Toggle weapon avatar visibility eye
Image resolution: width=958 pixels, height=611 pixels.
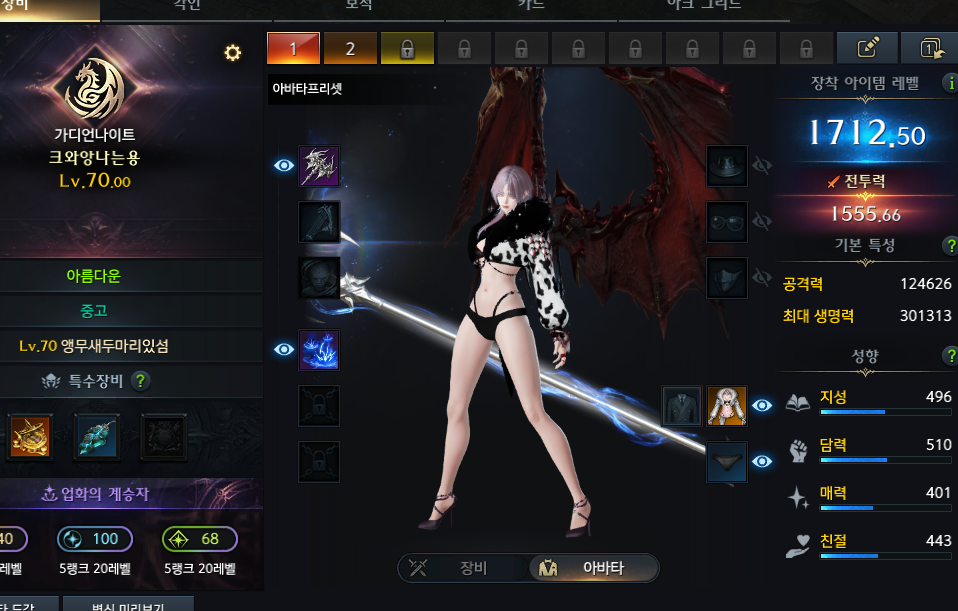pyautogui.click(x=284, y=165)
